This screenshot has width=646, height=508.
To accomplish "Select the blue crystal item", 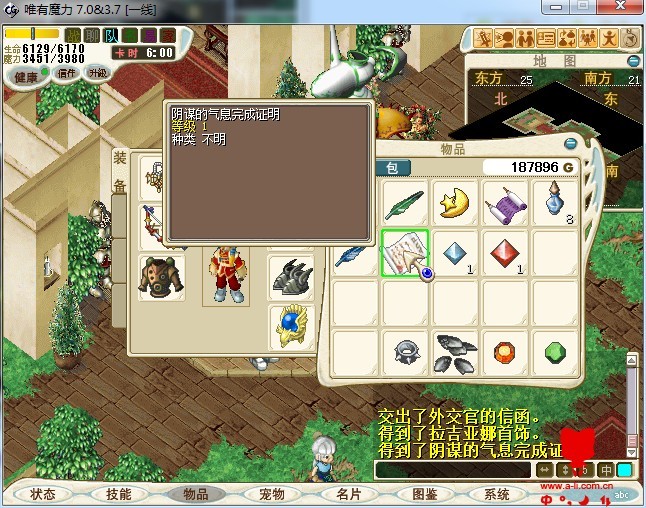I will [455, 252].
